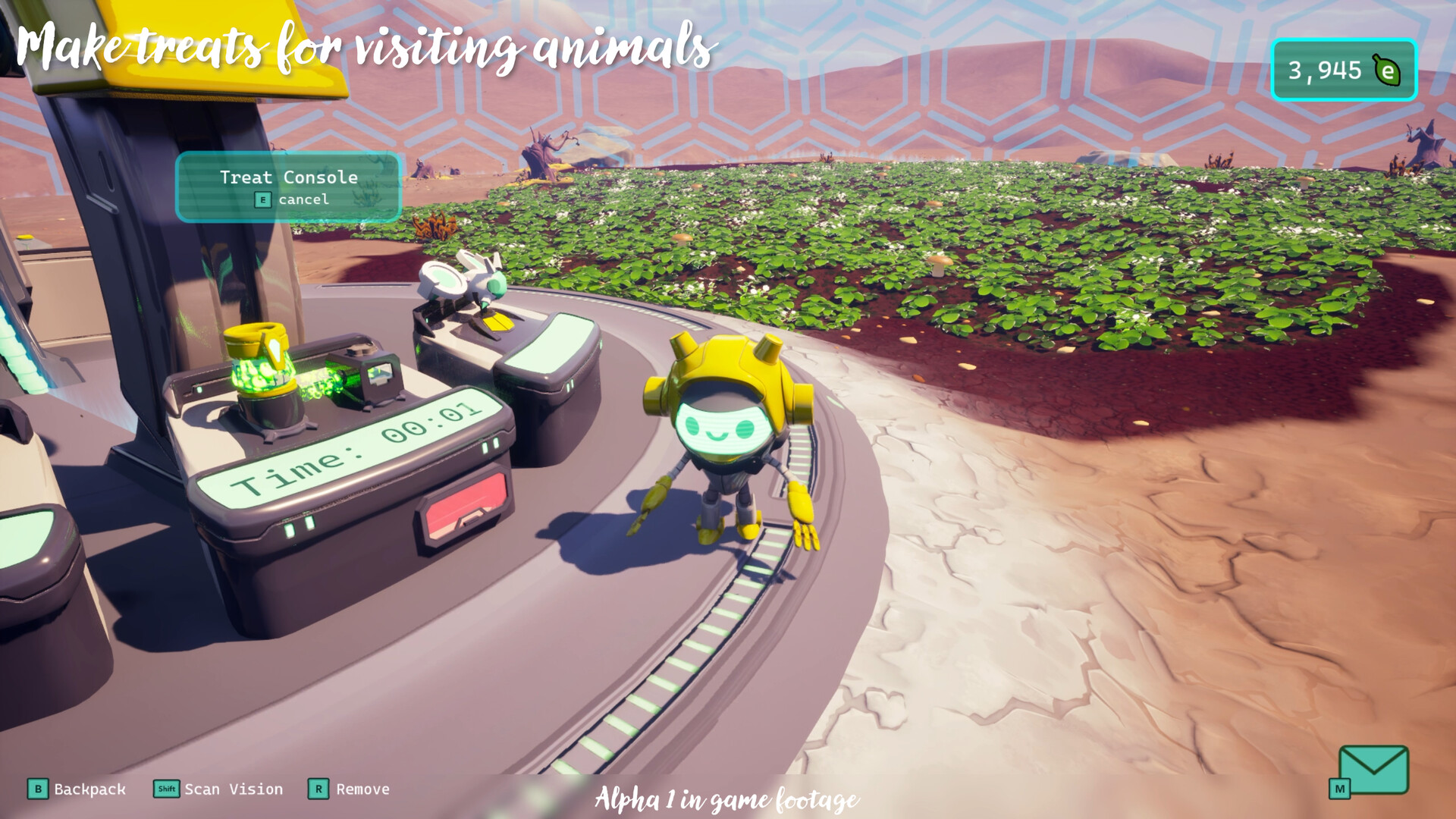Click the Shift key icon for Scan Vision
The height and width of the screenshot is (819, 1456).
tap(165, 789)
